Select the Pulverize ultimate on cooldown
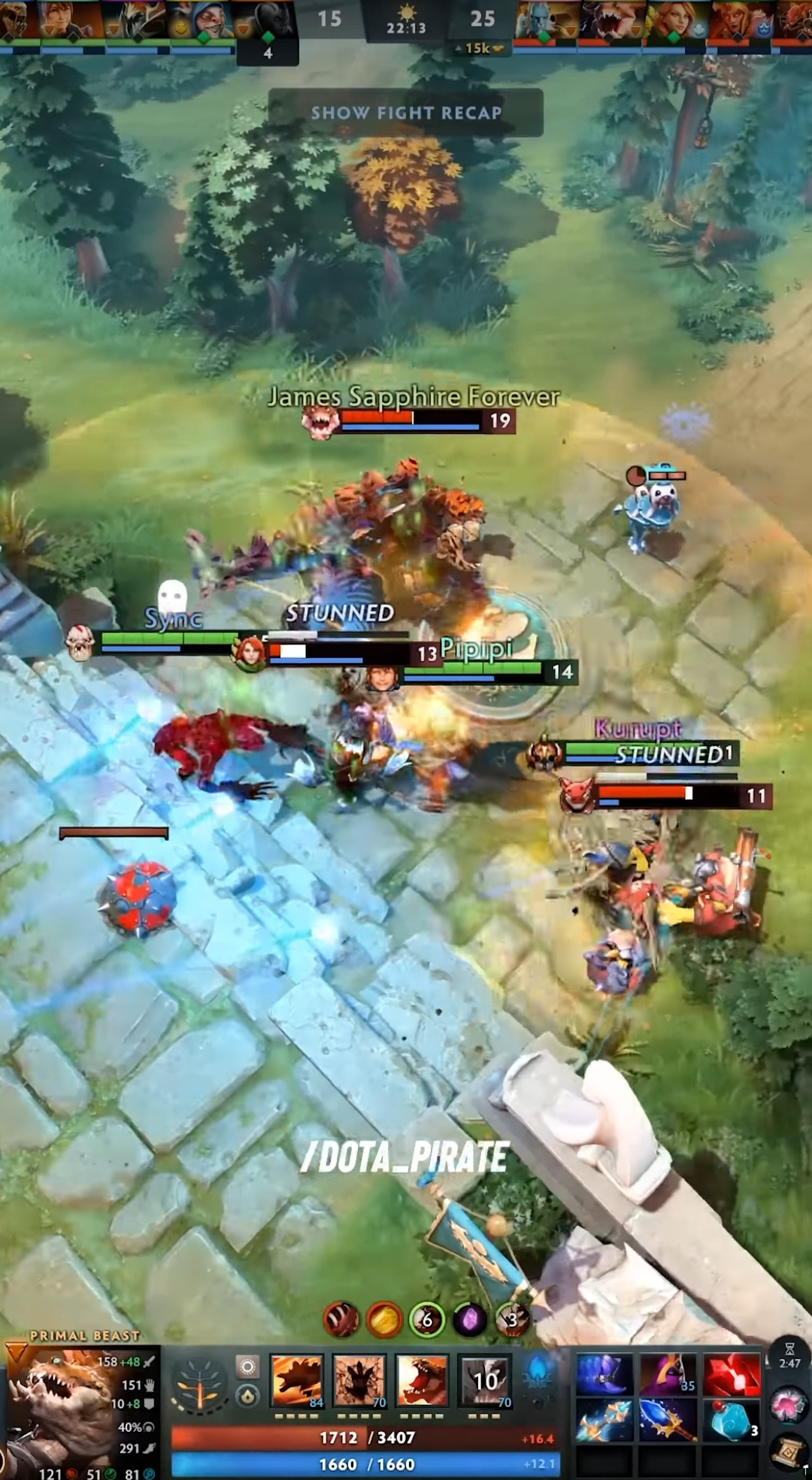This screenshot has width=812, height=1480. pyautogui.click(x=485, y=1380)
